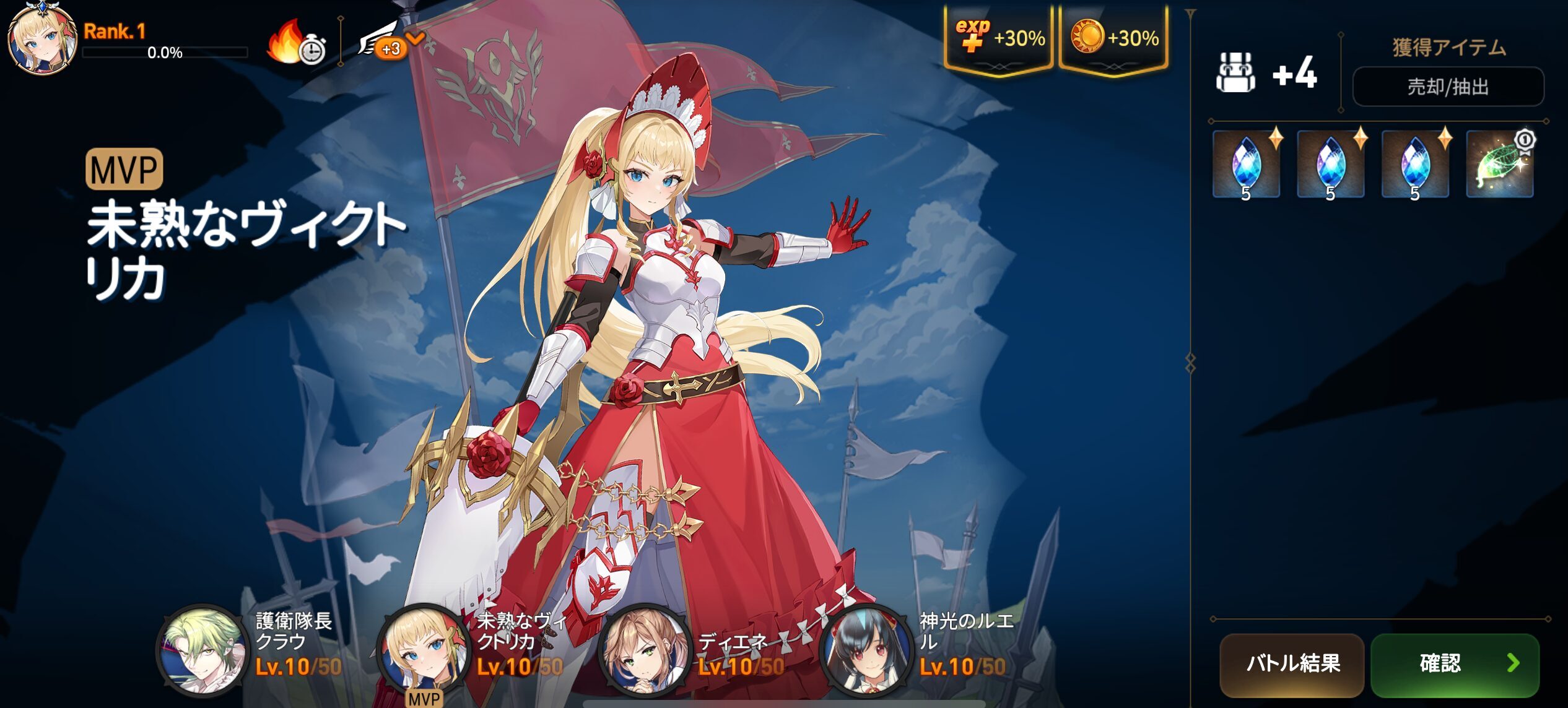Tap the MVP 未熟なヴィクトリカ team portrait
Image resolution: width=1568 pixels, height=708 pixels.
click(x=422, y=649)
